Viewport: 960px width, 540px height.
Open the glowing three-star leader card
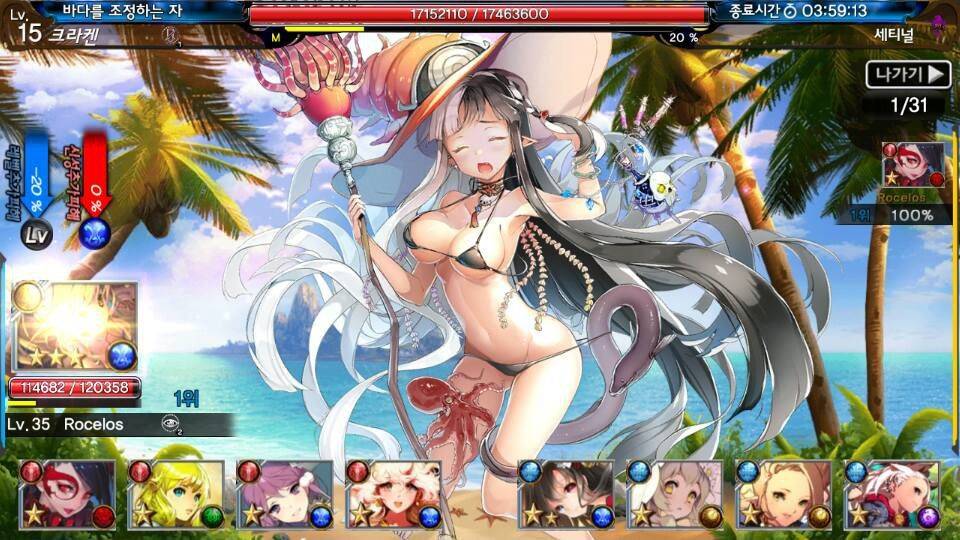click(x=74, y=327)
